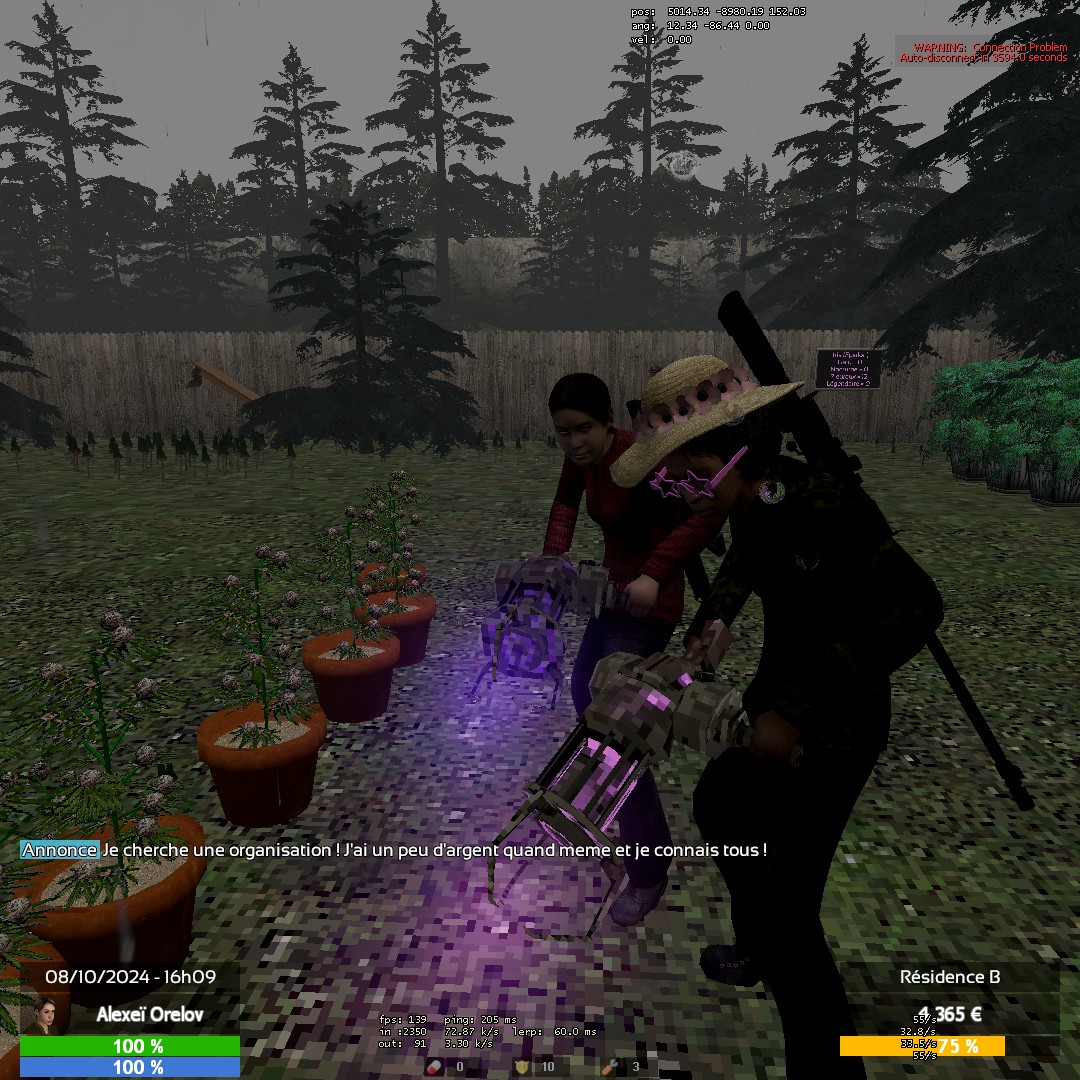Select the wrench tool slot
This screenshot has height=1080, width=1080.
coord(609,1067)
